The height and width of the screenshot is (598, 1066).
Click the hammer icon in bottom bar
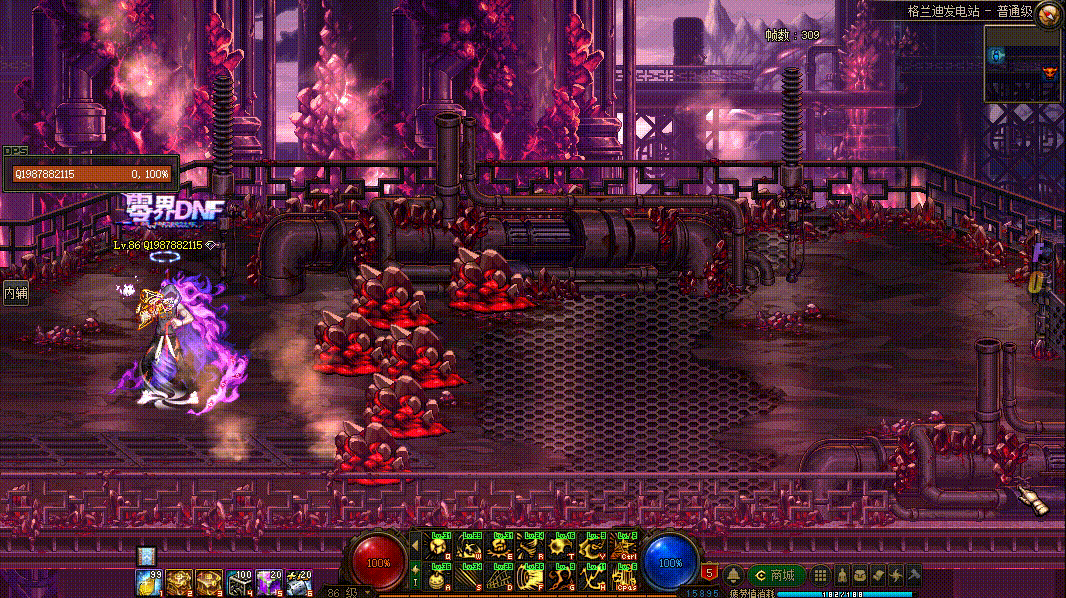pos(912,575)
